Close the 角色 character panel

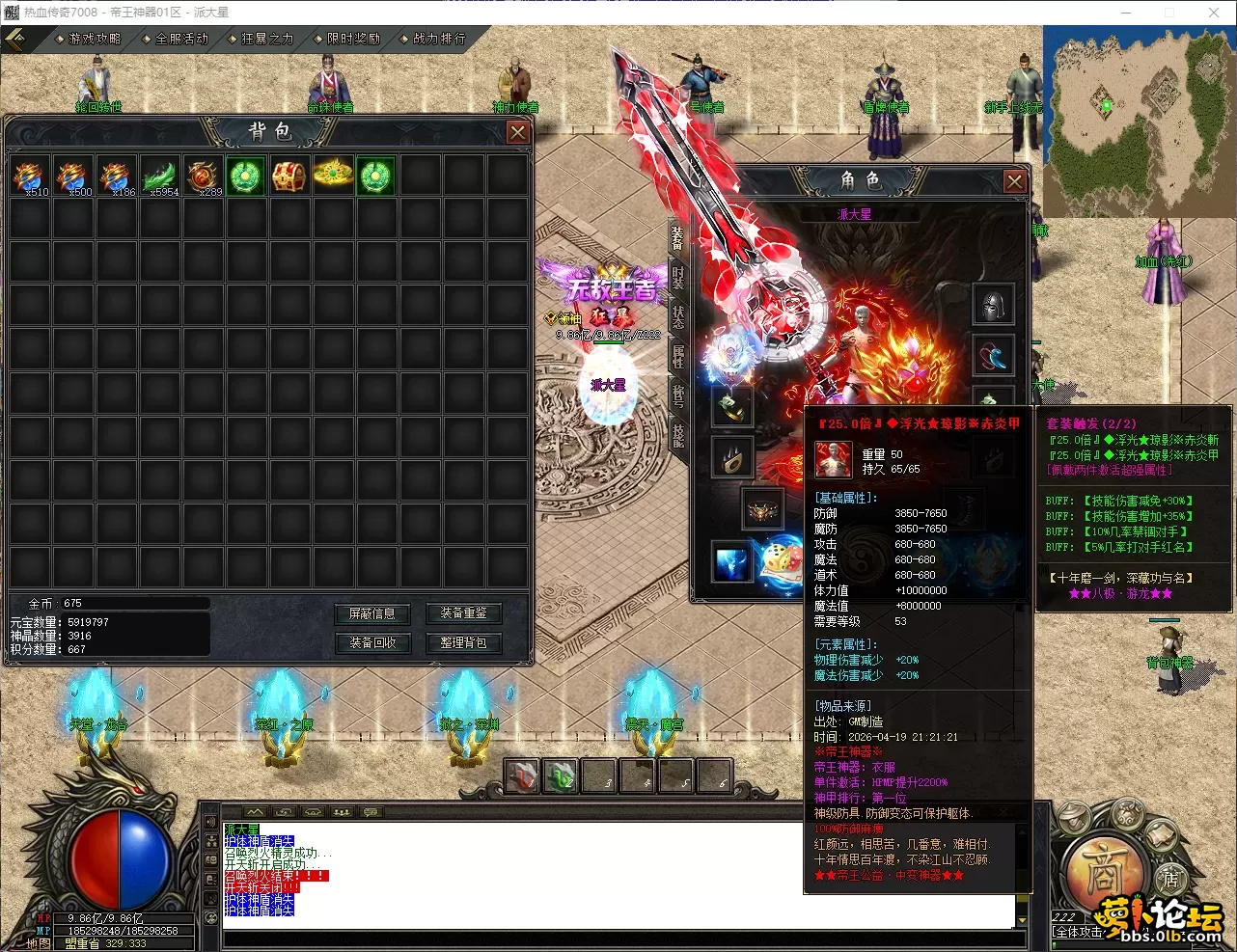coord(1014,181)
